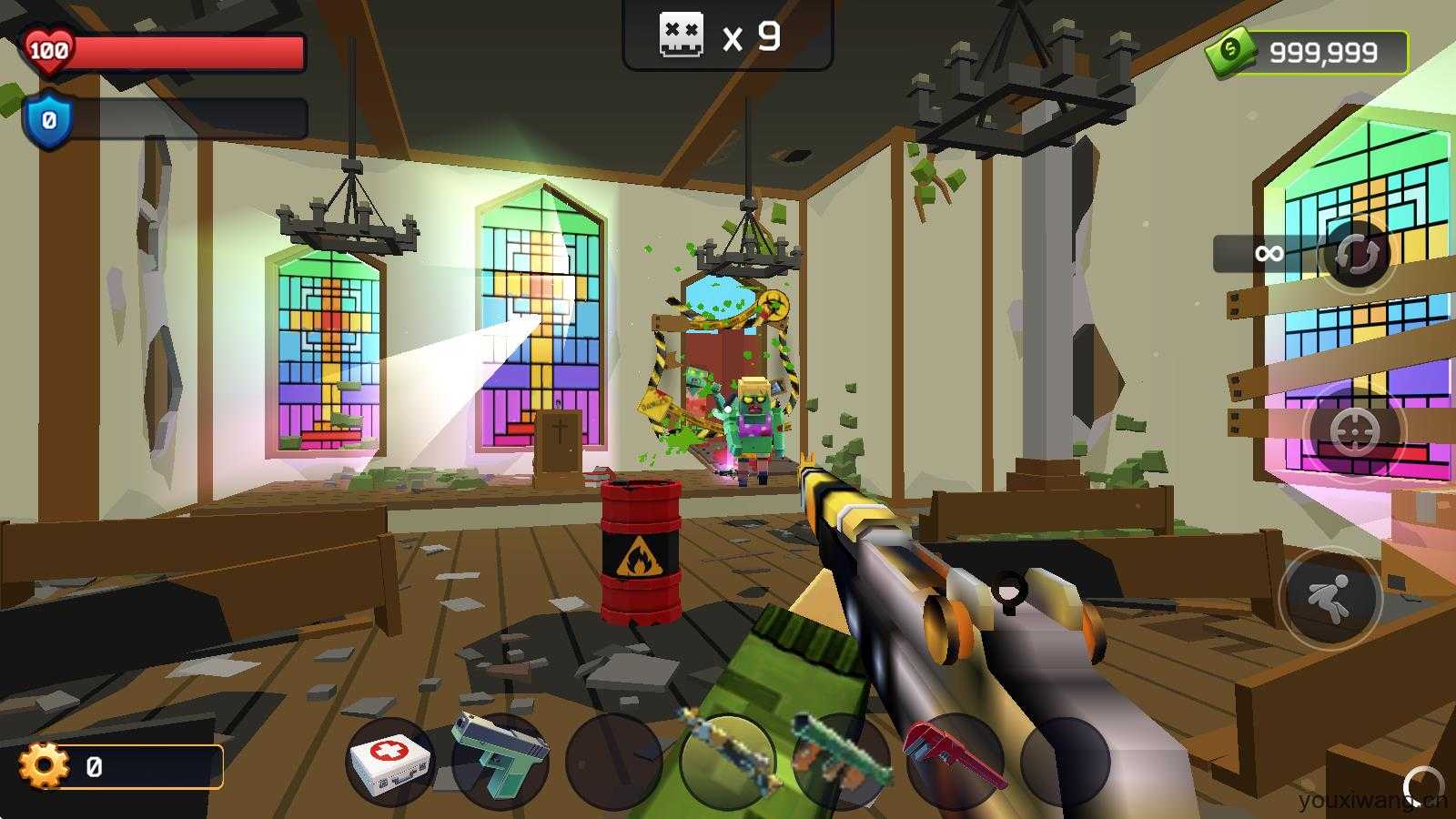
Task: Use the first aid kit slot
Action: [x=391, y=763]
